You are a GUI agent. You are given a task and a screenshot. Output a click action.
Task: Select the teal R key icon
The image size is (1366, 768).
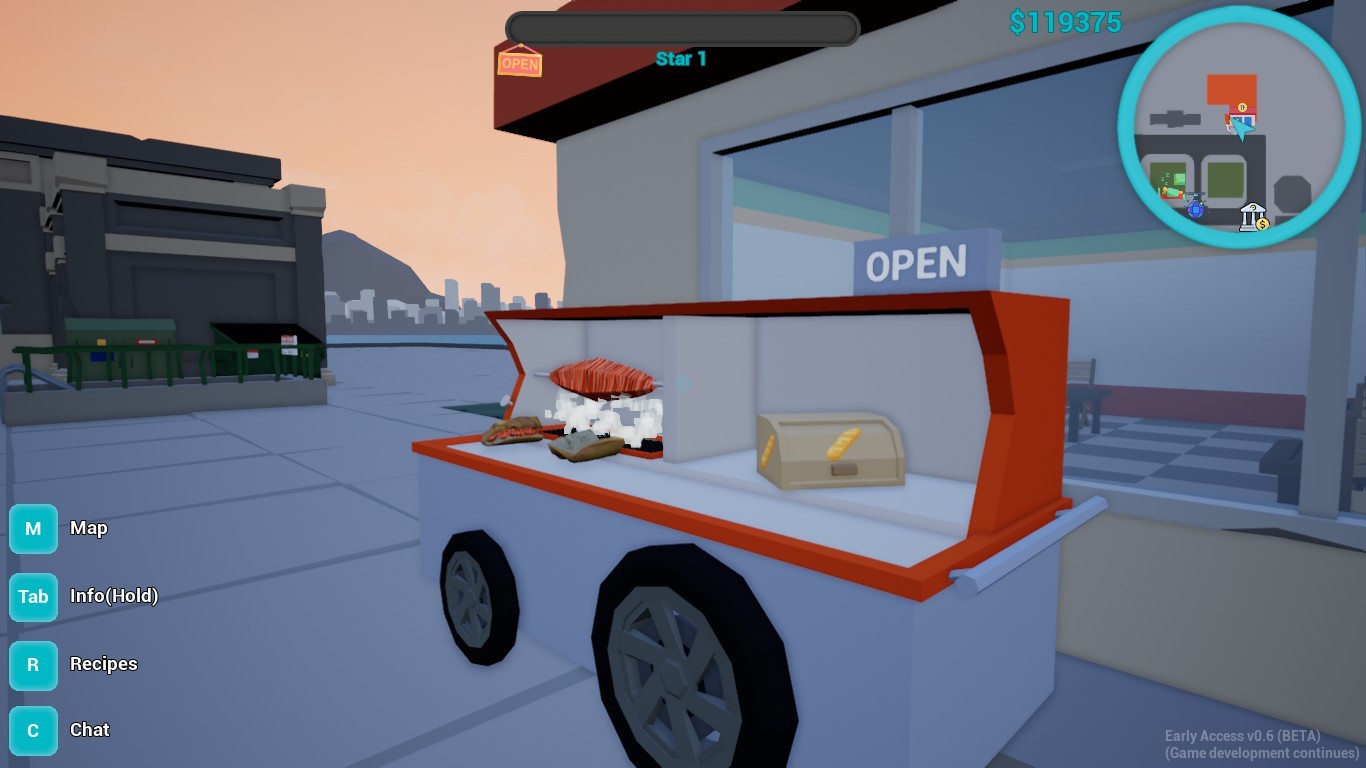33,665
